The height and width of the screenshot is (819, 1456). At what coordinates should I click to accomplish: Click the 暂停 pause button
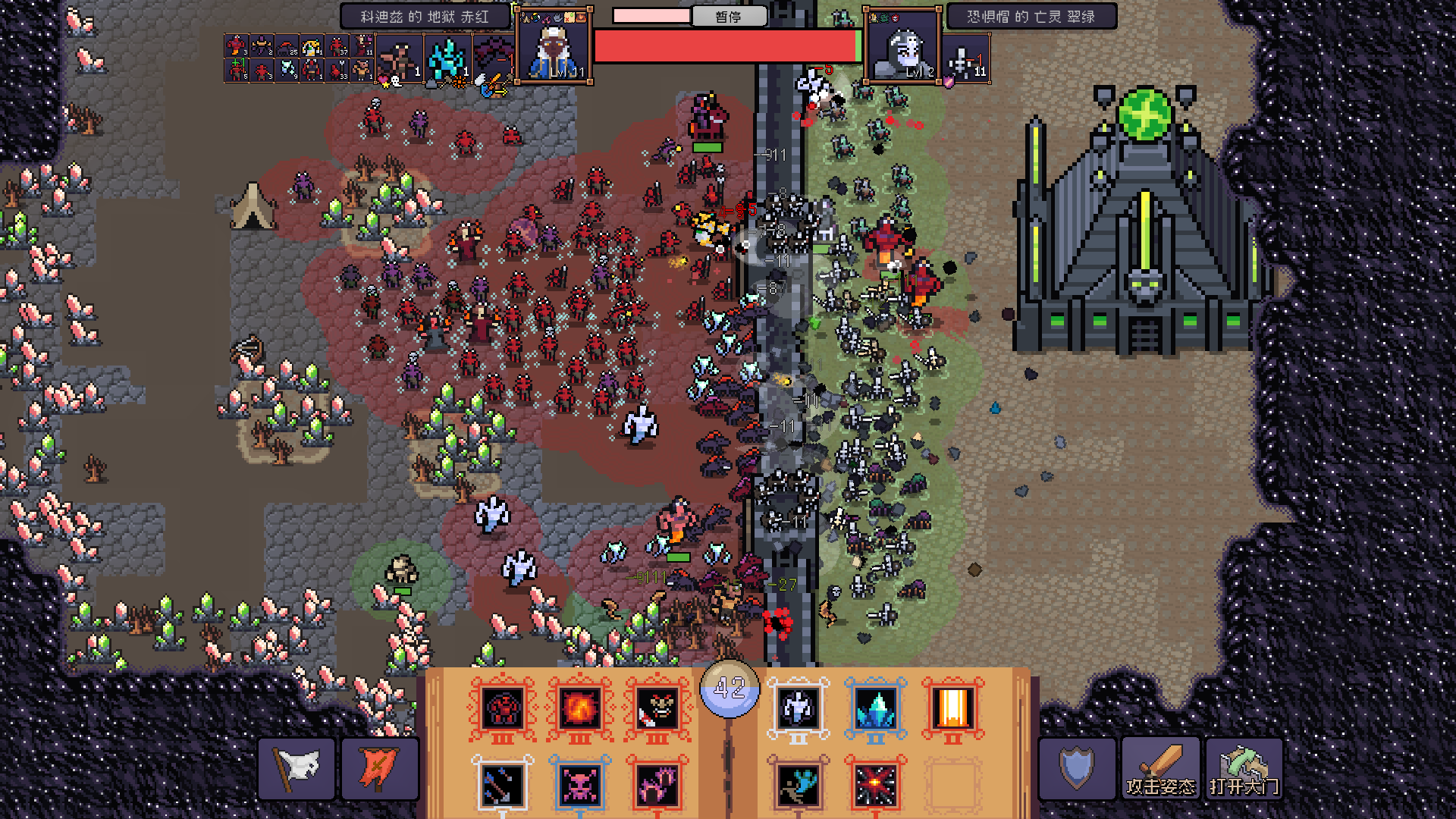729,16
